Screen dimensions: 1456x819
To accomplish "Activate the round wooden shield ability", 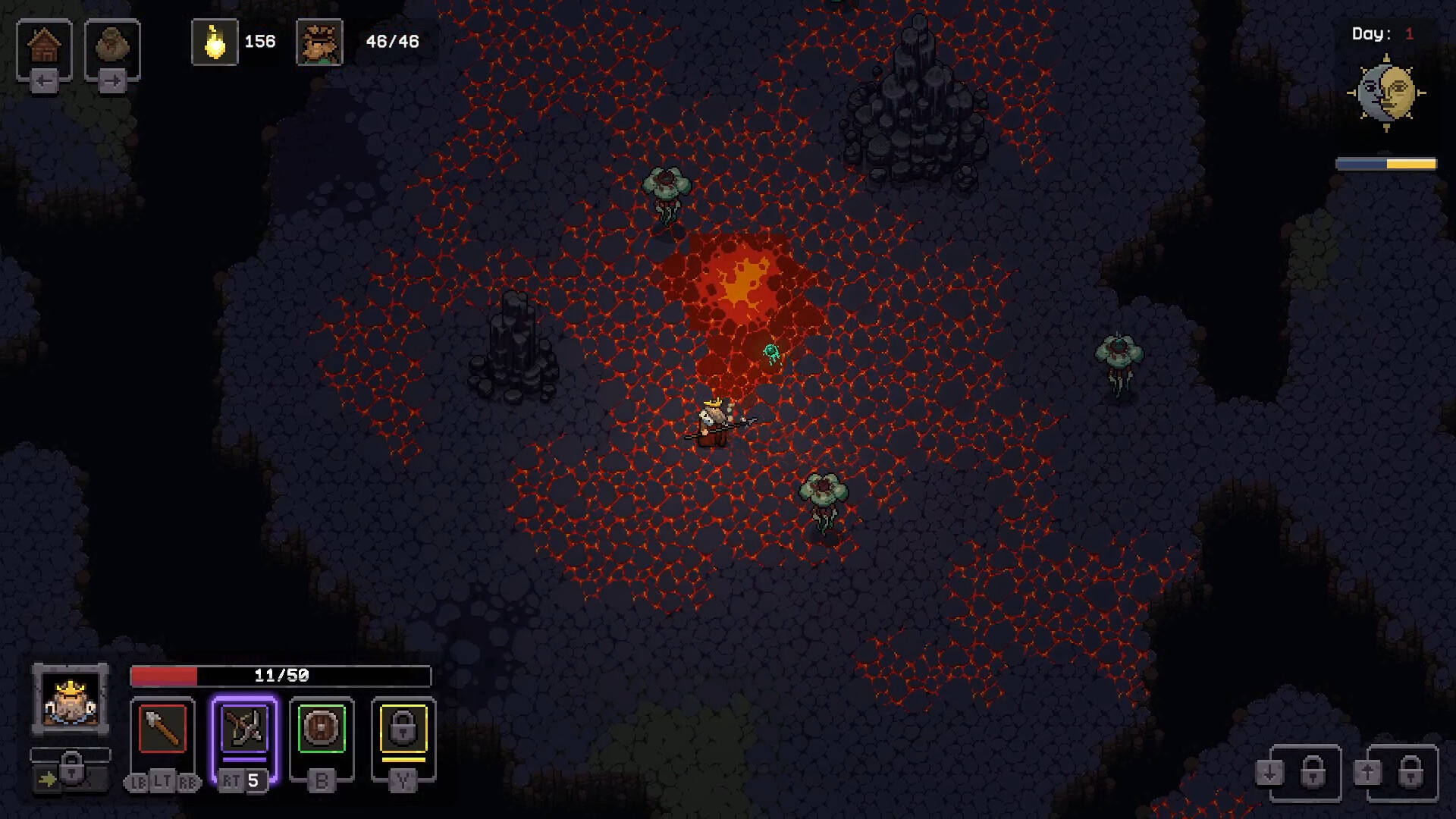I will (x=322, y=729).
